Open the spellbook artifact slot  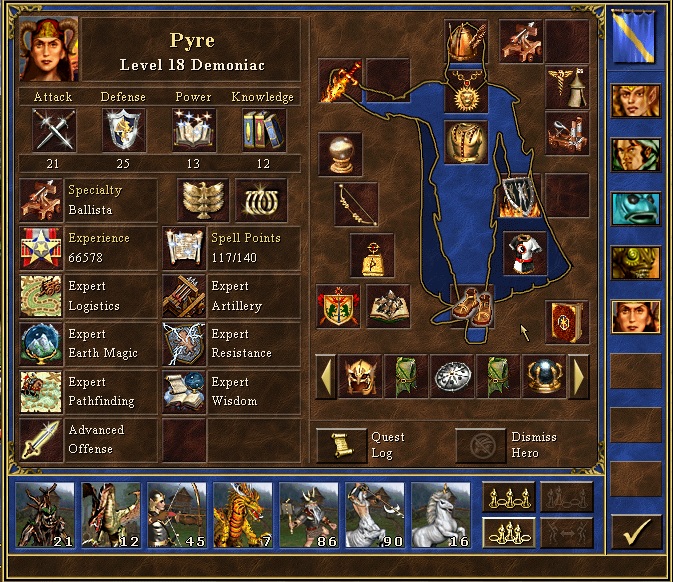coord(567,322)
